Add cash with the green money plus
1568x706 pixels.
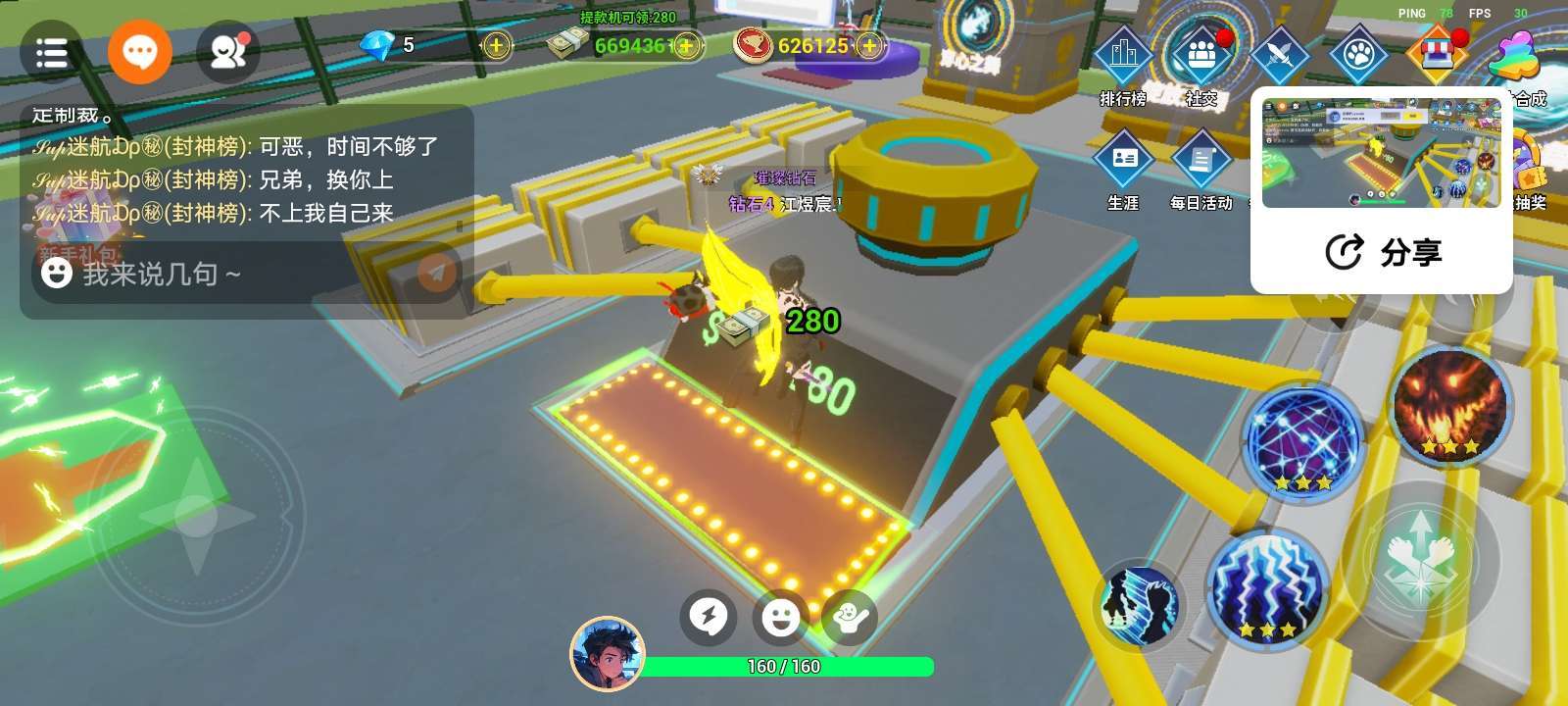[x=687, y=46]
